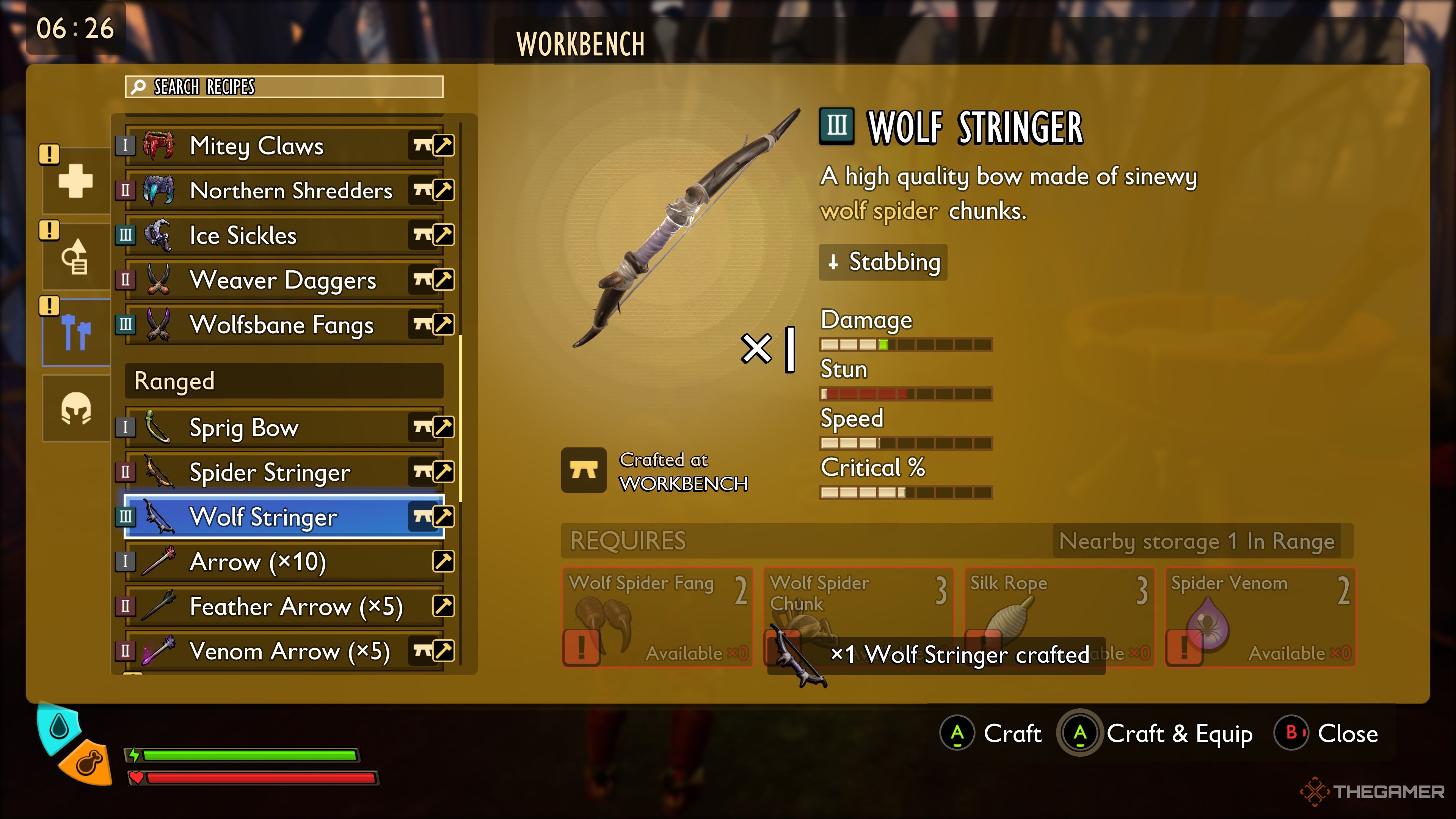
Task: Click the workbench icon on the Wolf Stringer row
Action: [x=422, y=516]
